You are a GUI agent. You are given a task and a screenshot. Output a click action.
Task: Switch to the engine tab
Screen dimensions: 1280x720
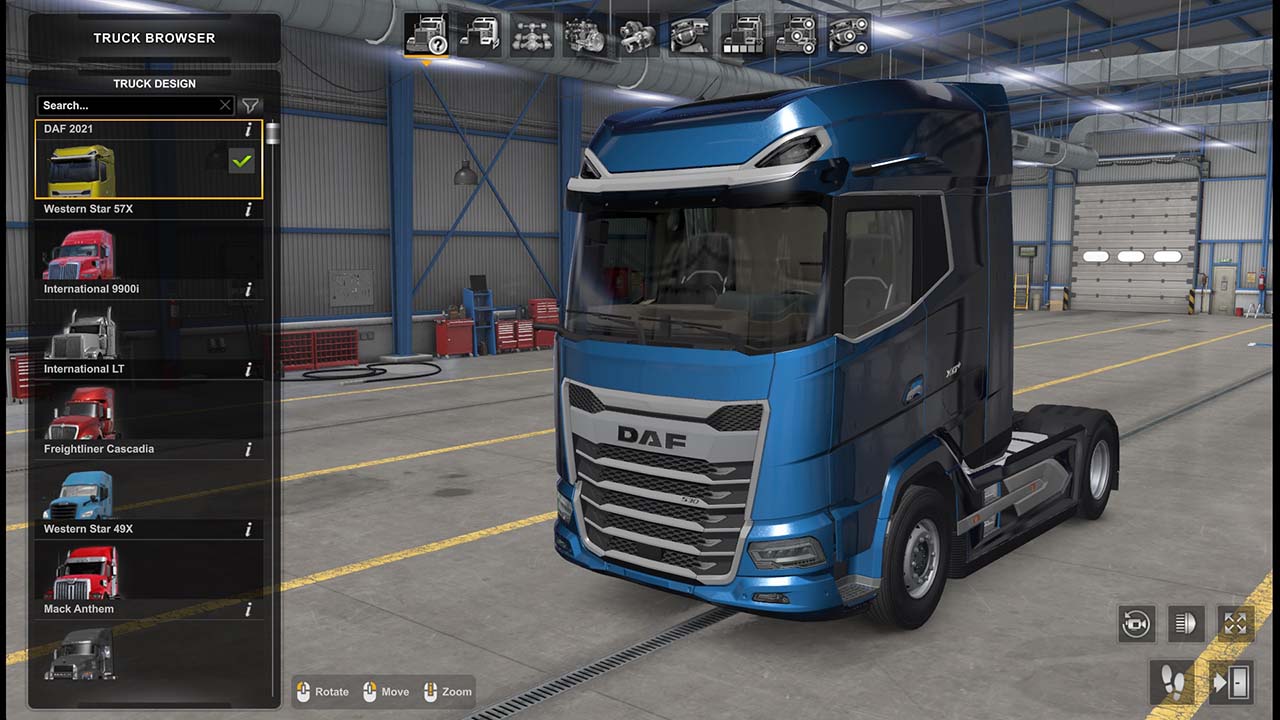click(x=584, y=36)
